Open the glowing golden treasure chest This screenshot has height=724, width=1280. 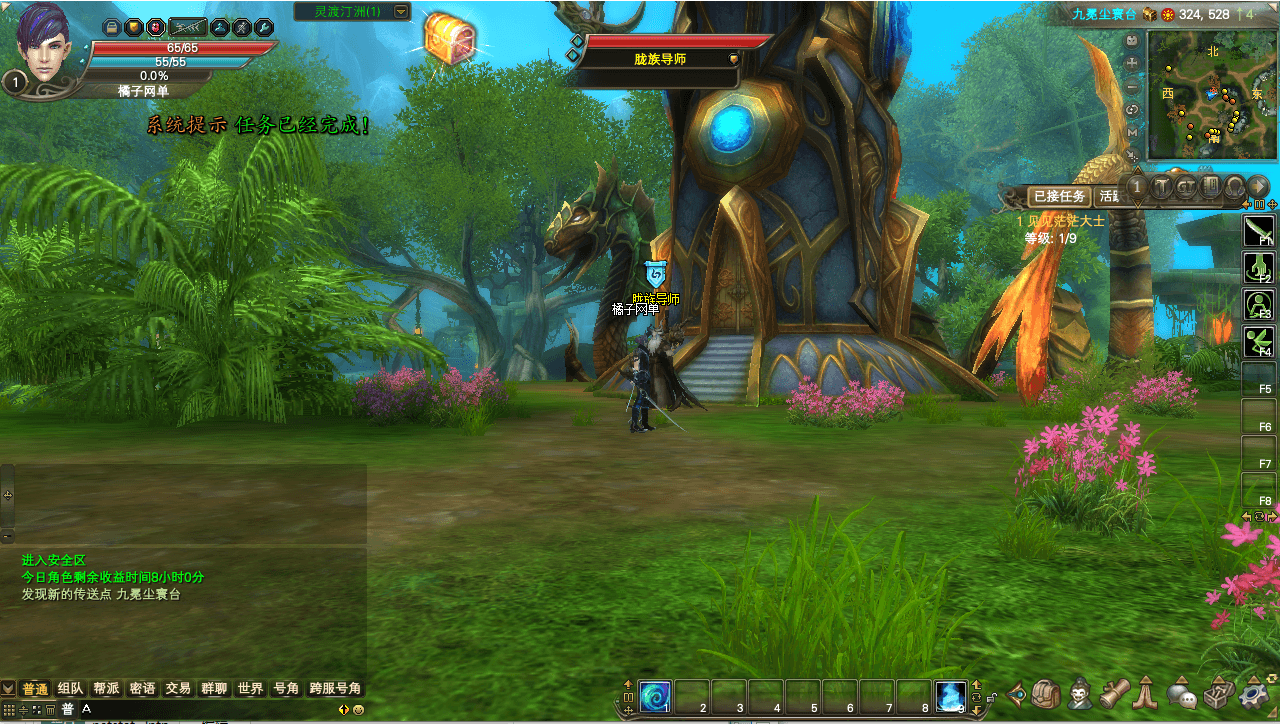coord(449,39)
